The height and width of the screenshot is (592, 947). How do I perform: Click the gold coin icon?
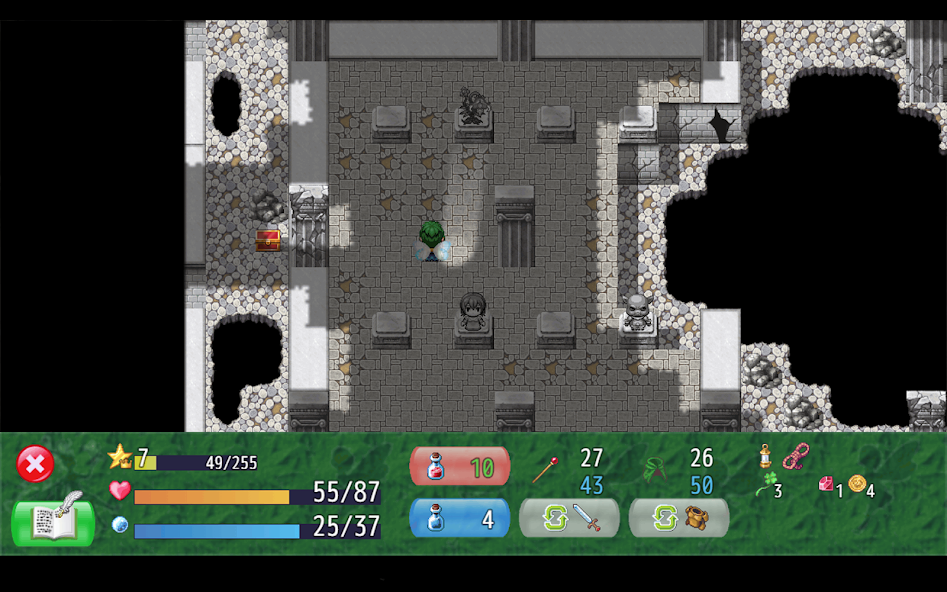(857, 484)
